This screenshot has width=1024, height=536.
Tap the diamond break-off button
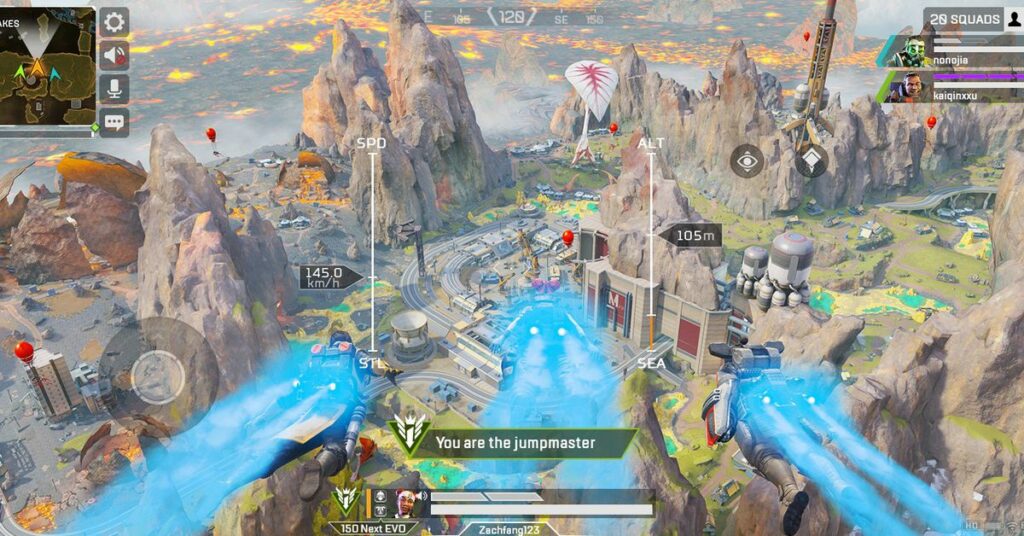[811, 160]
